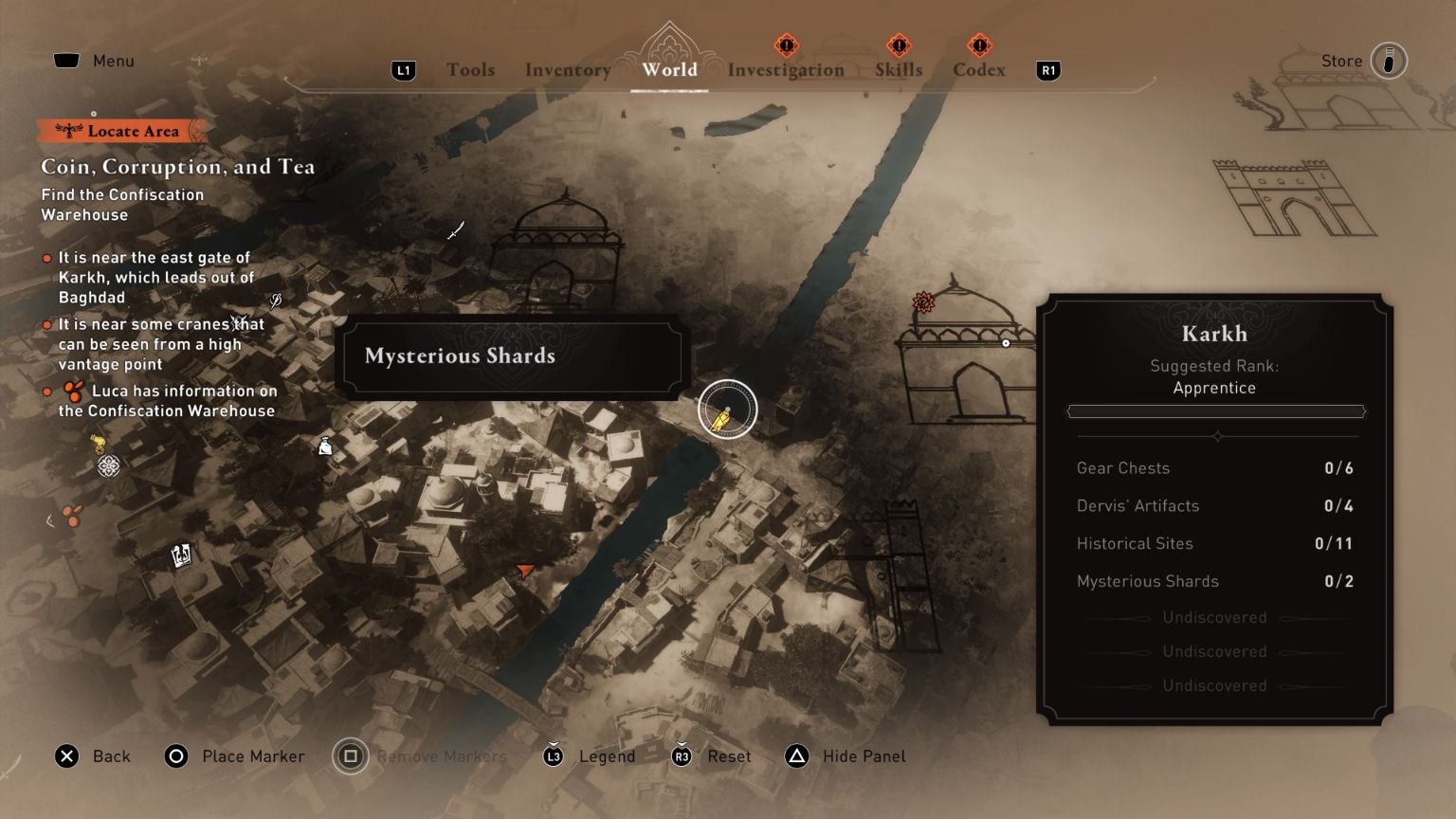Select the red viewpoint burst icon near the gate
Screen dimensions: 1456x819
(921, 301)
